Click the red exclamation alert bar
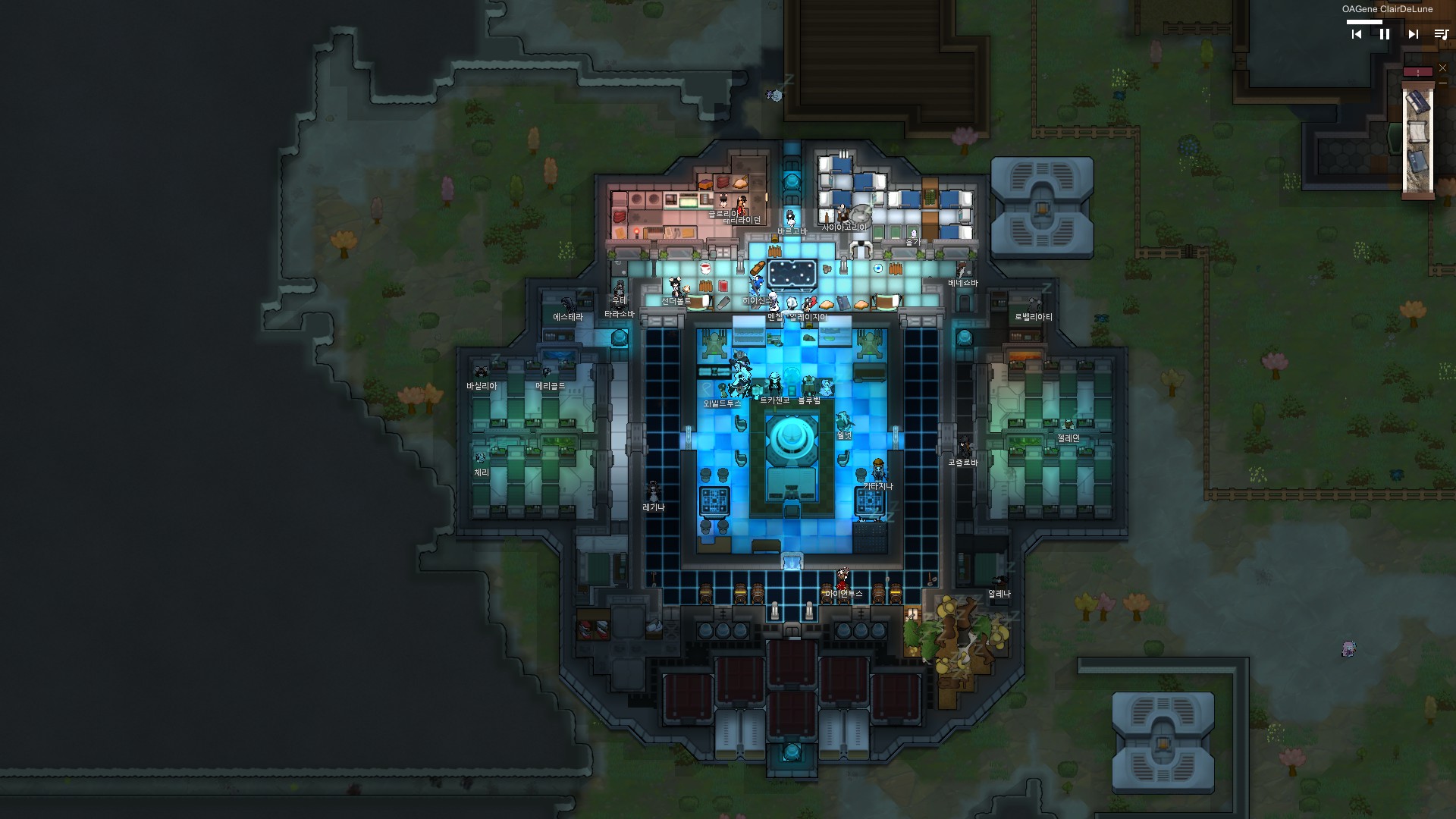Viewport: 1456px width, 819px height. (x=1417, y=72)
